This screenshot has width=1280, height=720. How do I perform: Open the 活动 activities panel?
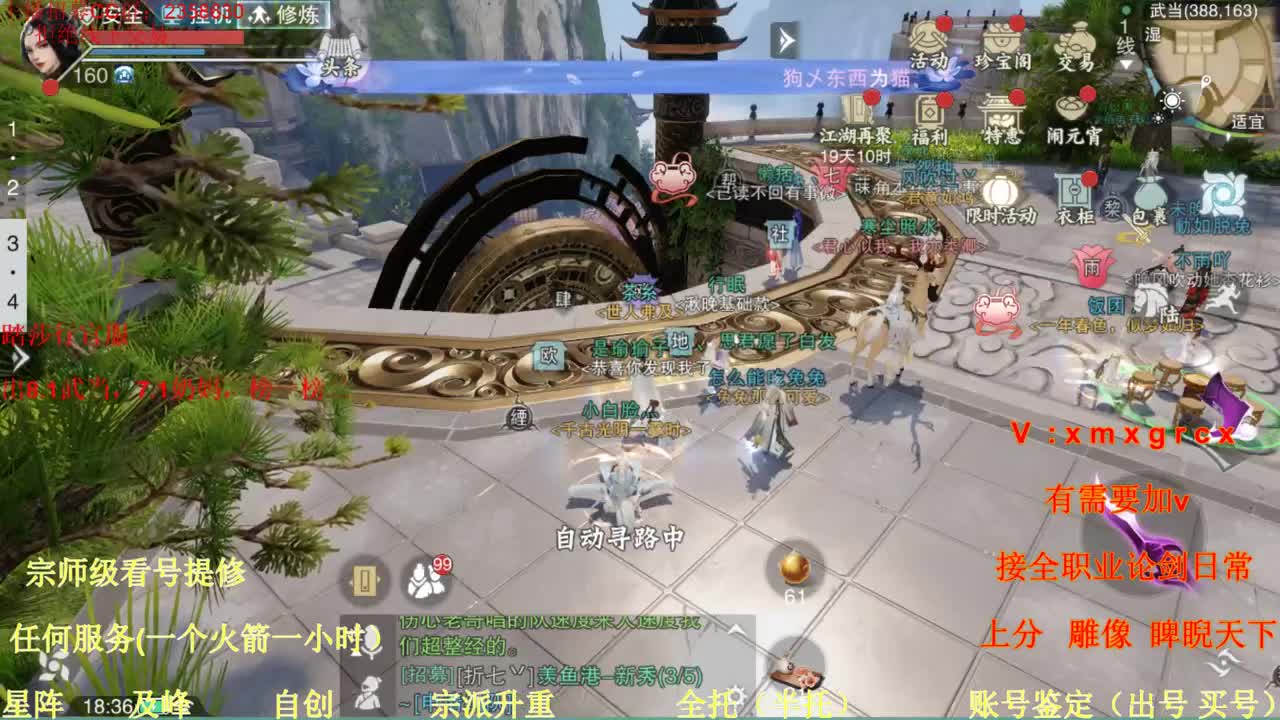tap(930, 42)
